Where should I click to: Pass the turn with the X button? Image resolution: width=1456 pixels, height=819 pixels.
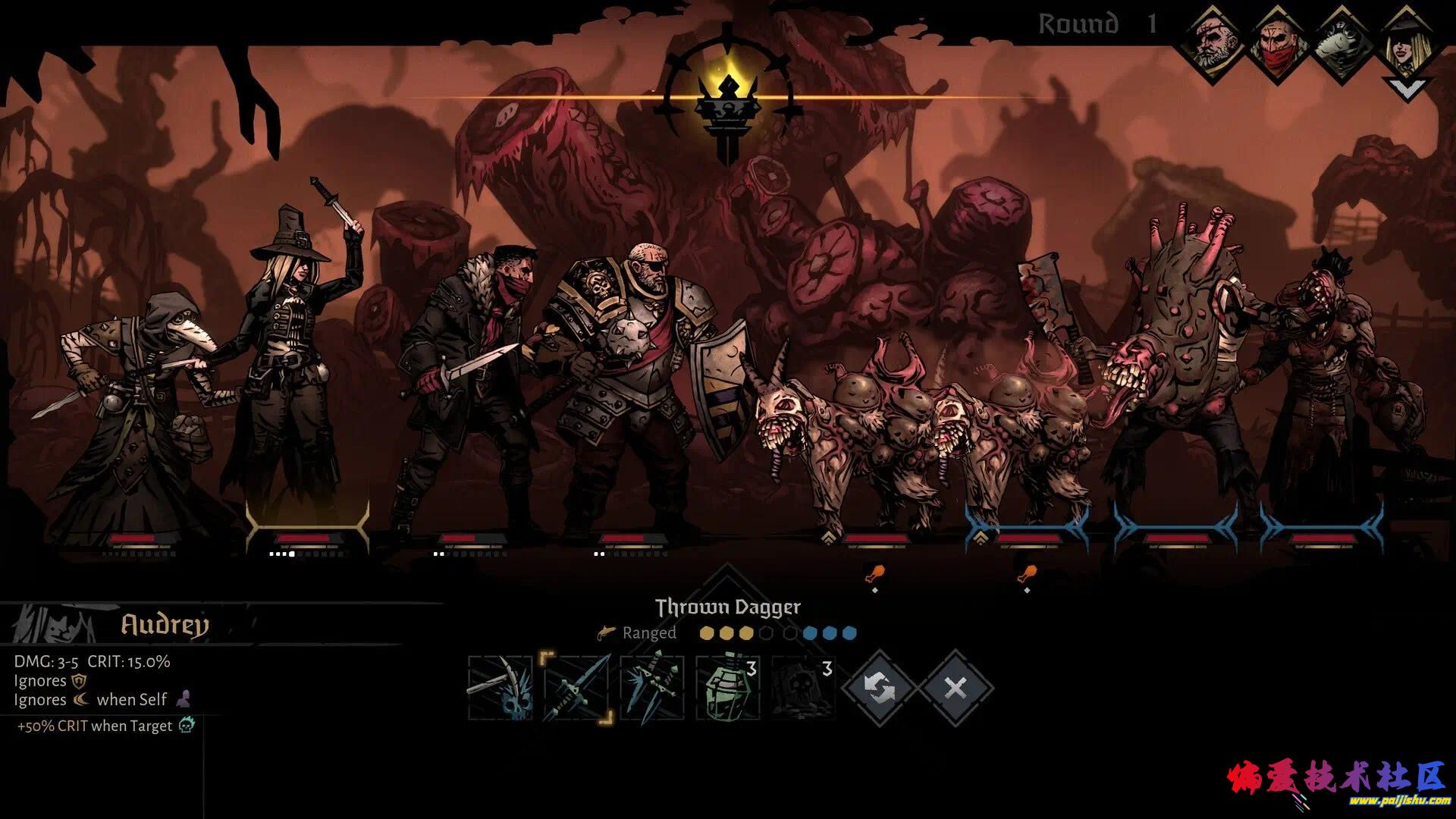[955, 689]
